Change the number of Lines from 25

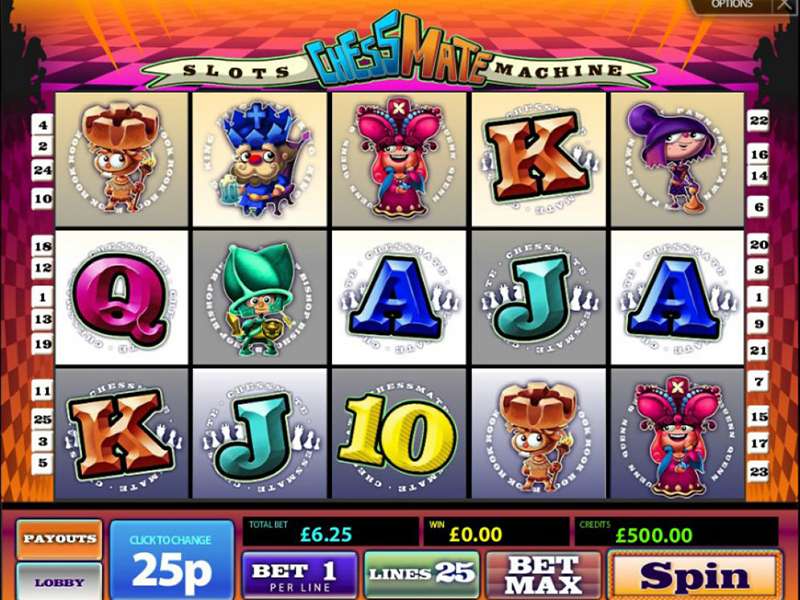point(420,574)
